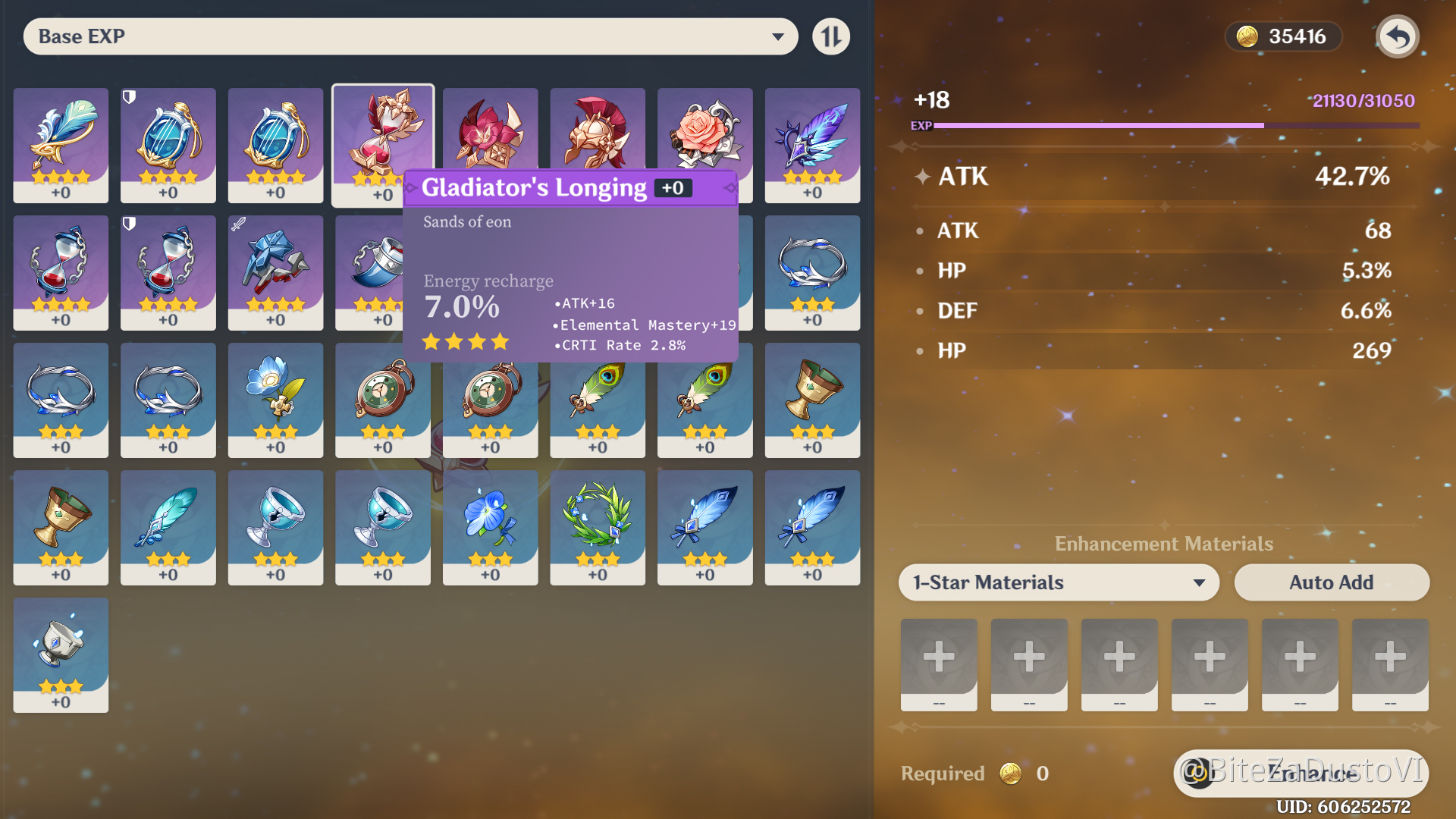Toggle the sort order icon beside Base EXP
Image resolution: width=1456 pixels, height=819 pixels.
coord(831,36)
